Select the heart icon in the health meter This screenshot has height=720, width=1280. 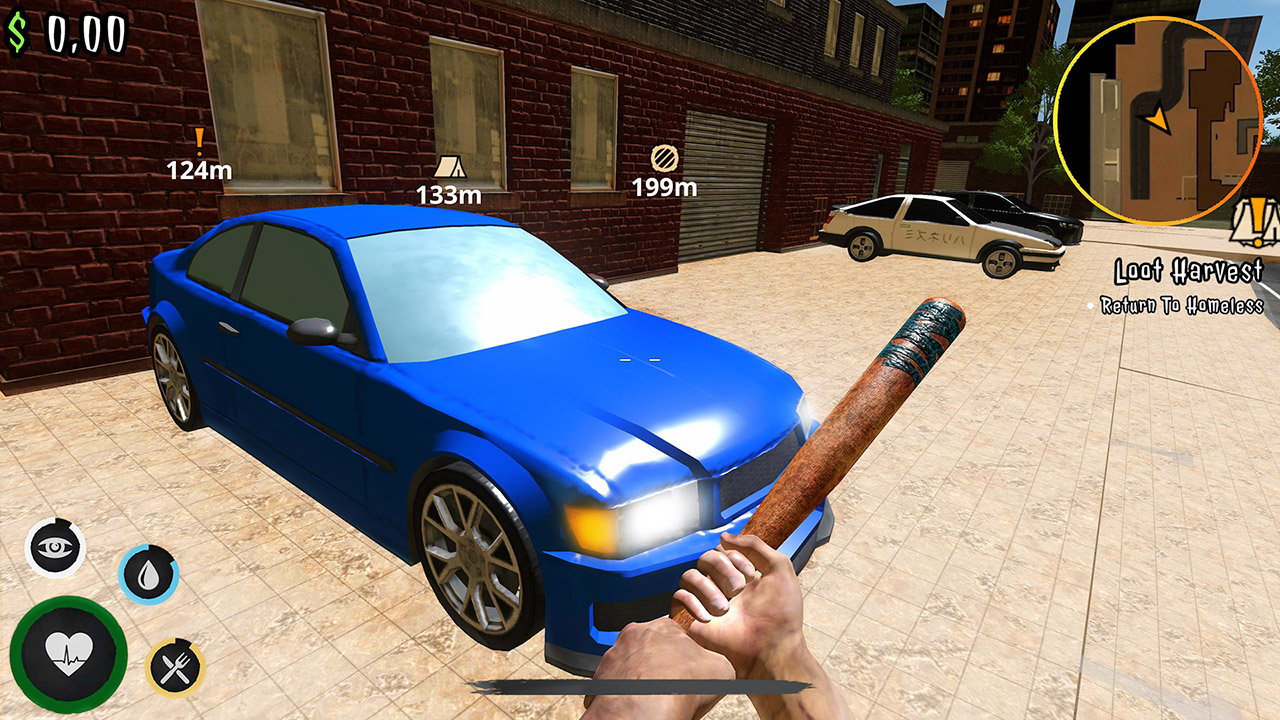[66, 650]
